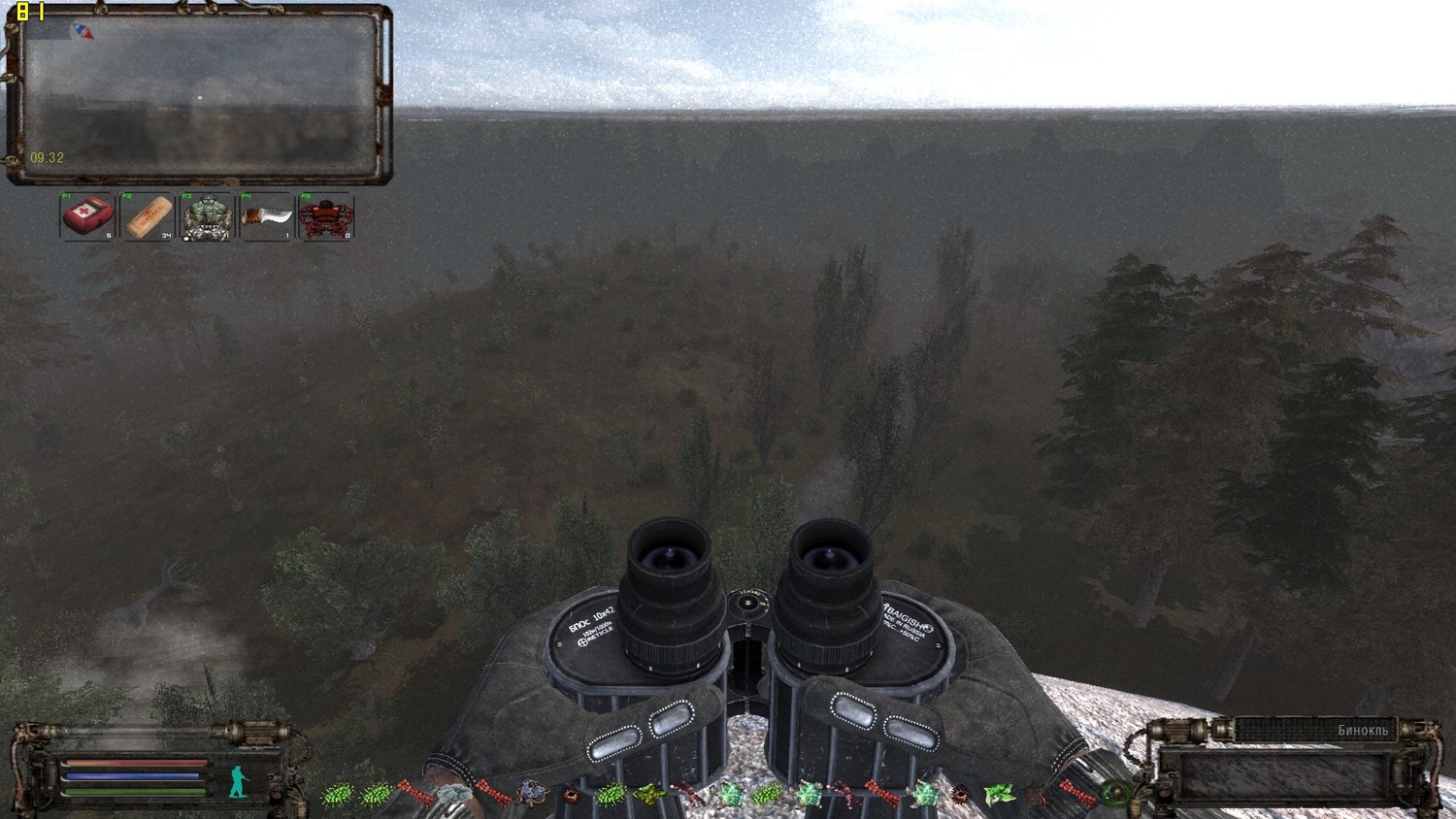Image resolution: width=1456 pixels, height=819 pixels.
Task: Choose the hunting knife quick slot
Action: 267,216
